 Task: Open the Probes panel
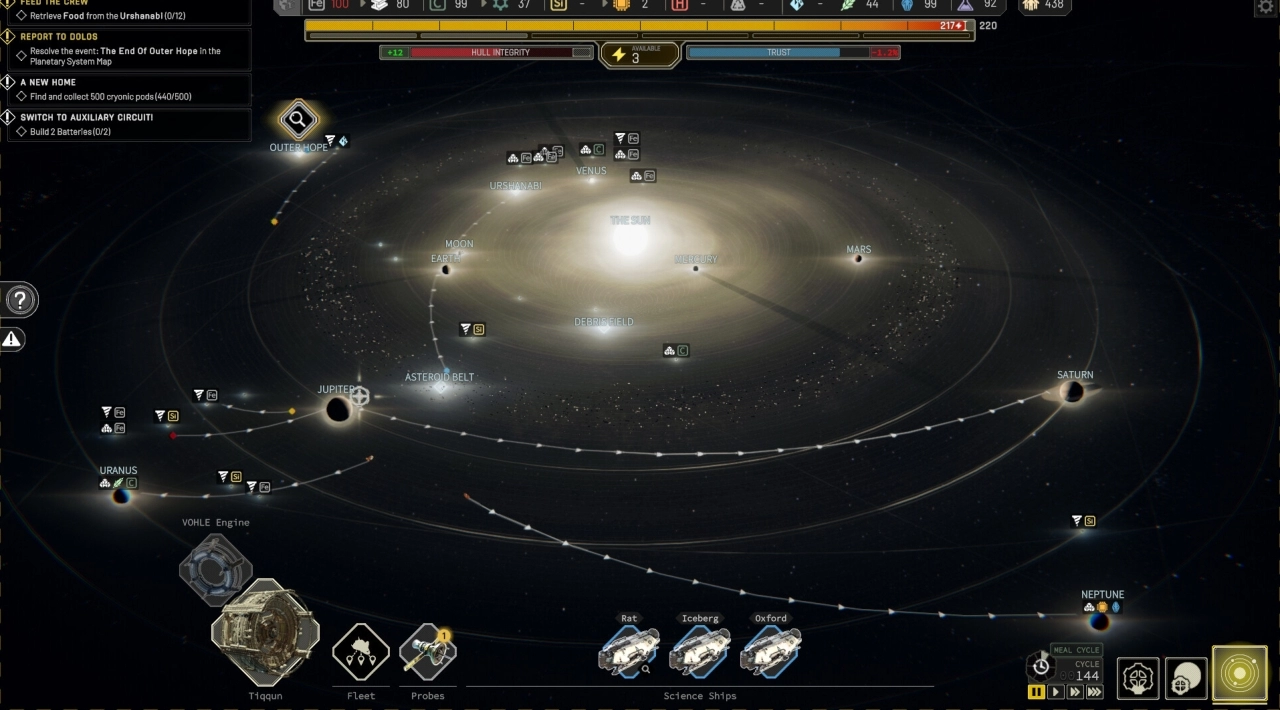click(428, 654)
